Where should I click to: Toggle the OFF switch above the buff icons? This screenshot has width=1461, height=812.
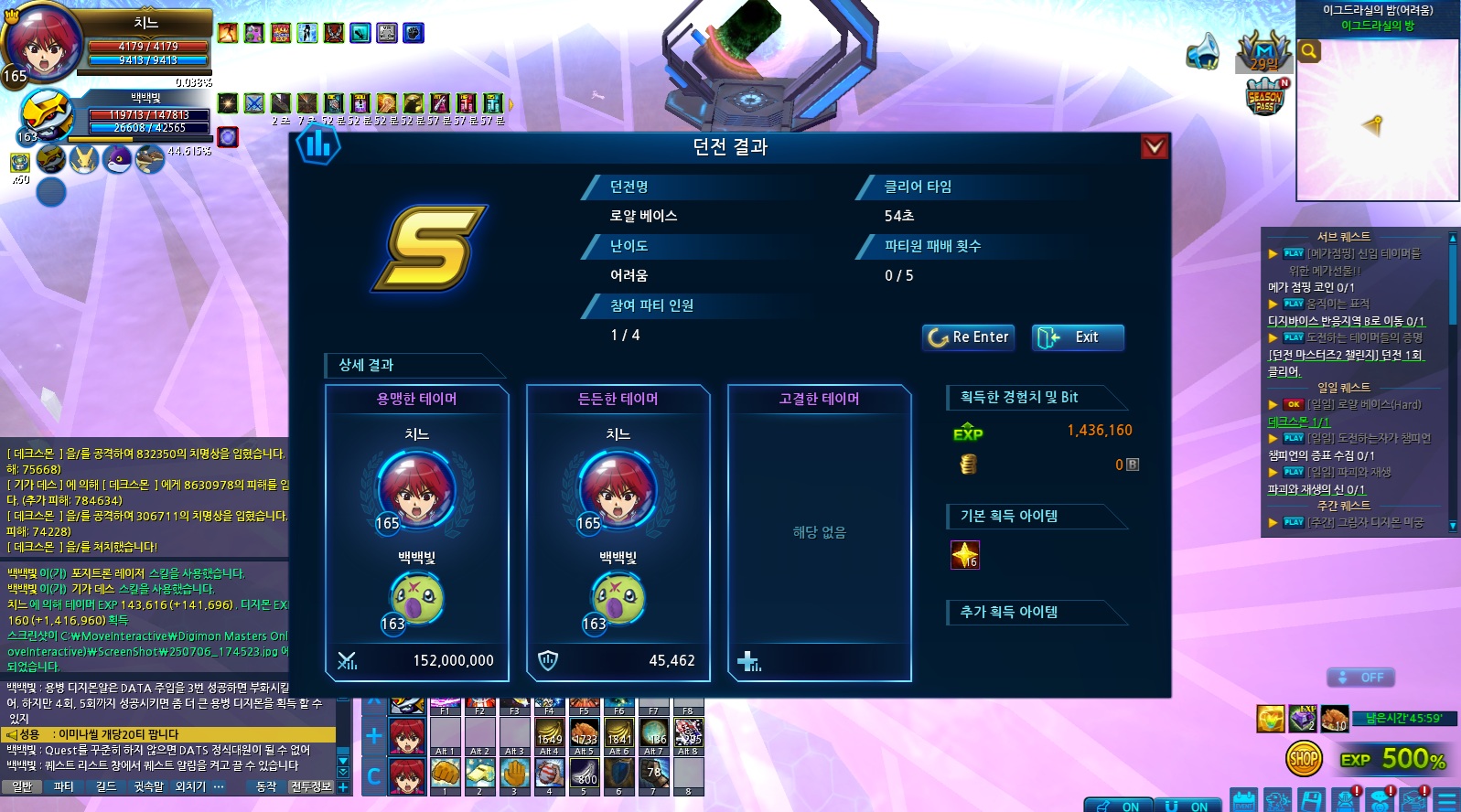pyautogui.click(x=1360, y=678)
